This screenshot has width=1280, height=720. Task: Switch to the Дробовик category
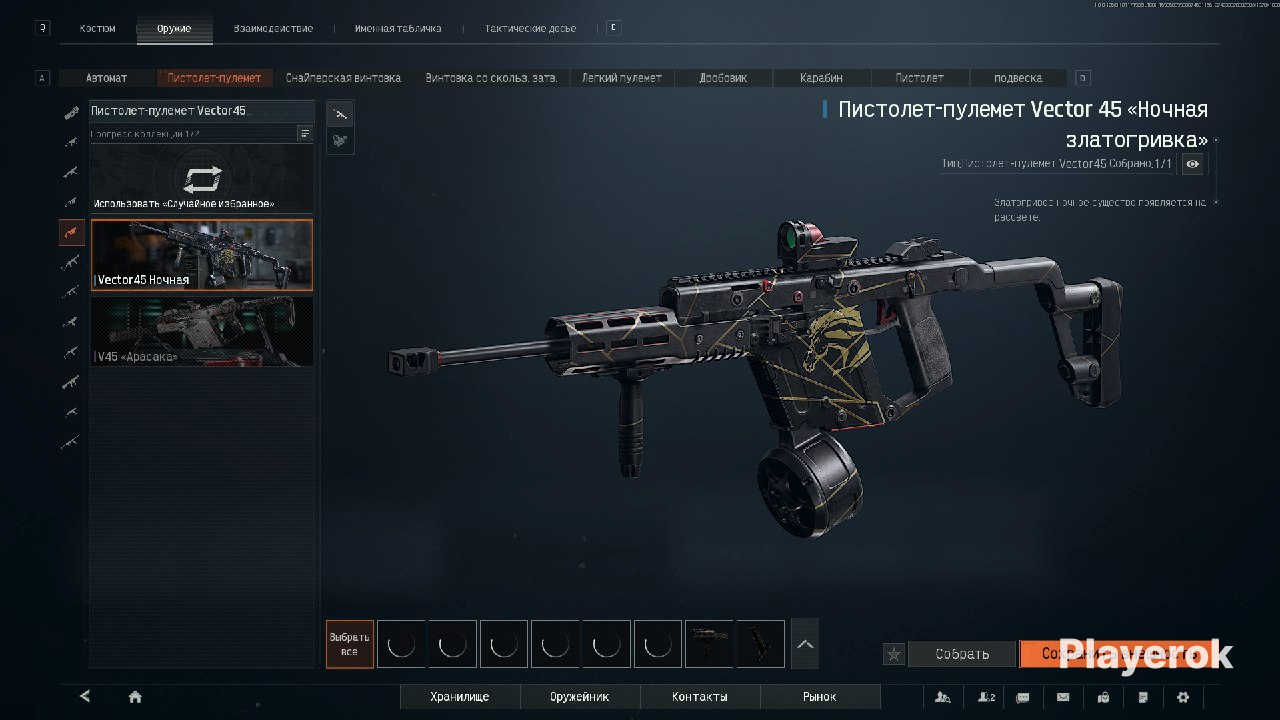click(x=723, y=78)
